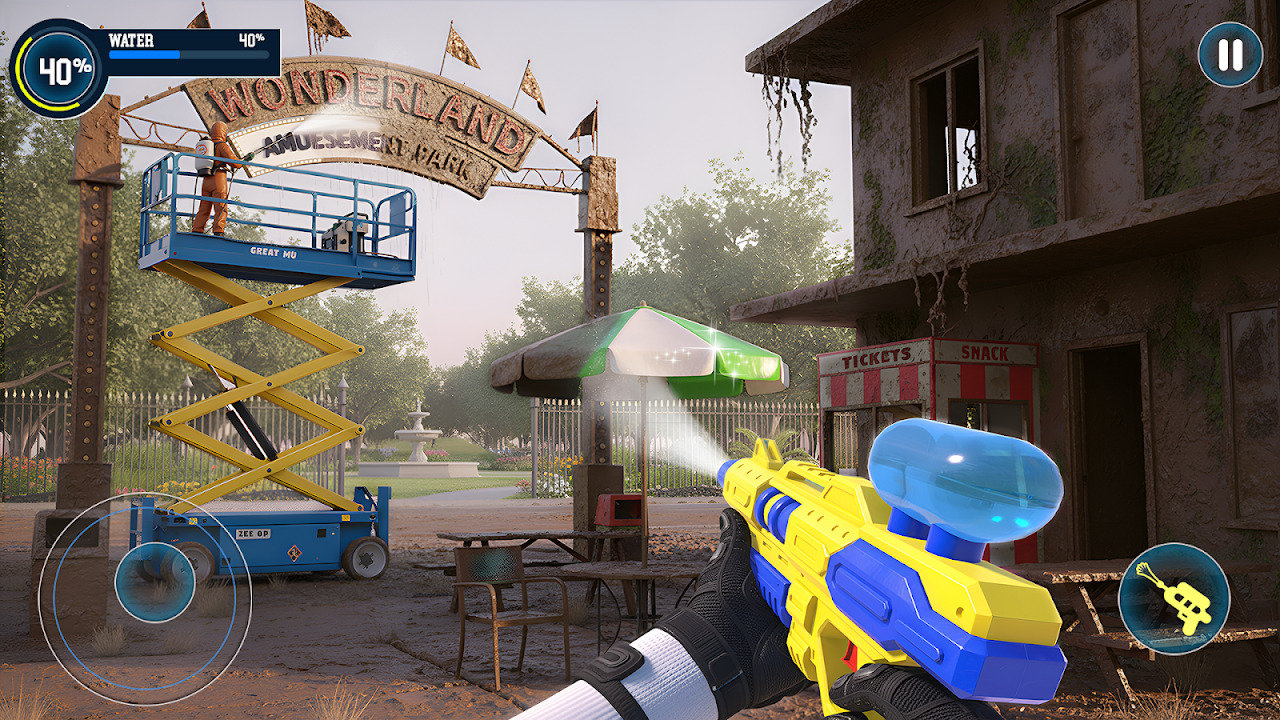Viewport: 1280px width, 720px height.
Task: Pause the game with the pause button
Action: point(1230,55)
